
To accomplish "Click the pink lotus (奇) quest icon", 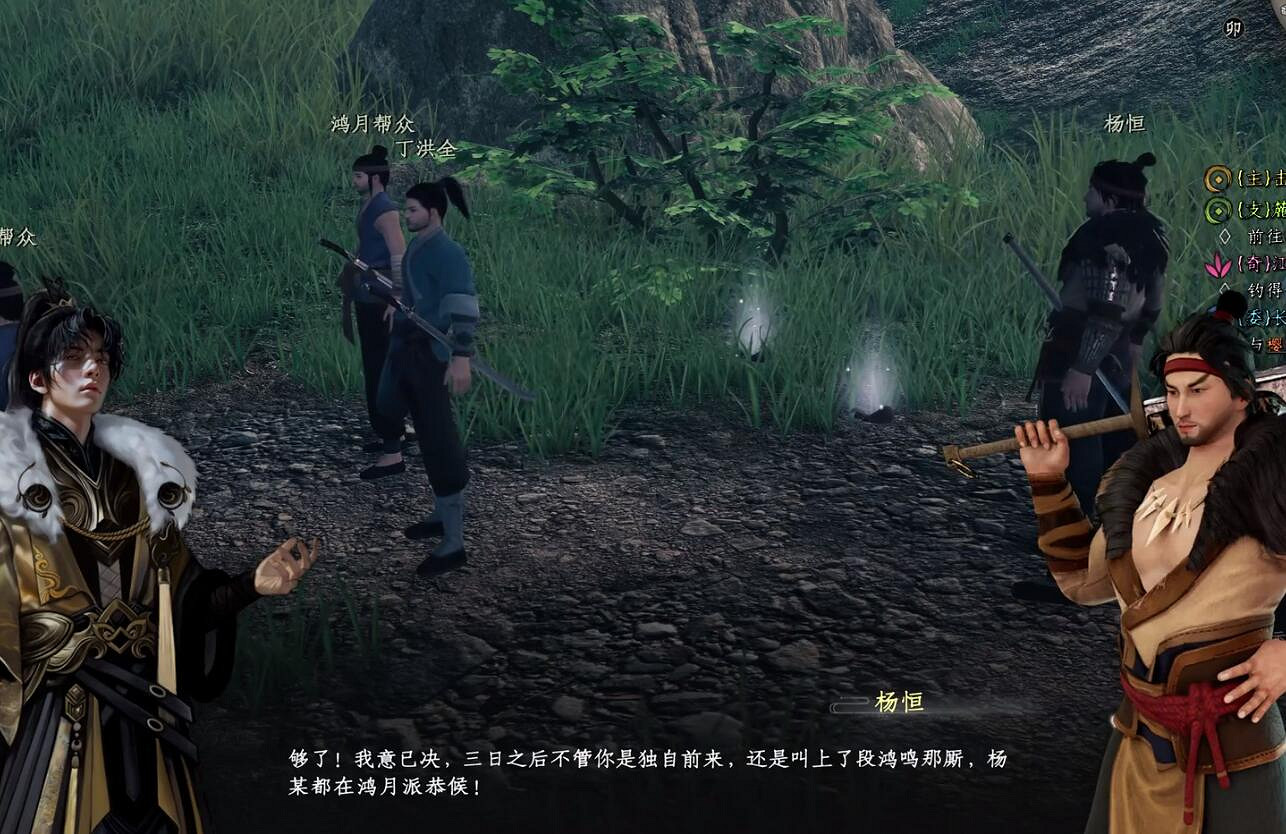I will (x=1218, y=264).
